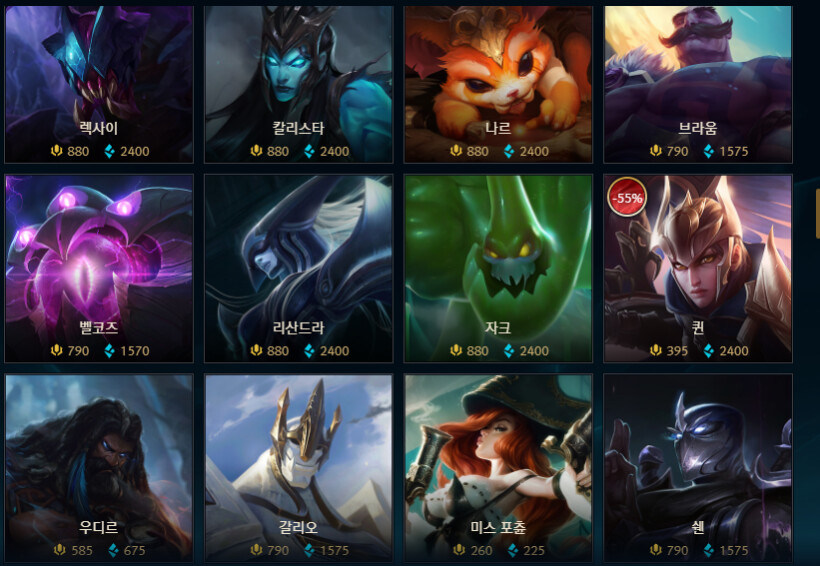820x566 pixels.
Task: Select the discounted 퀸 champion card
Action: click(698, 268)
